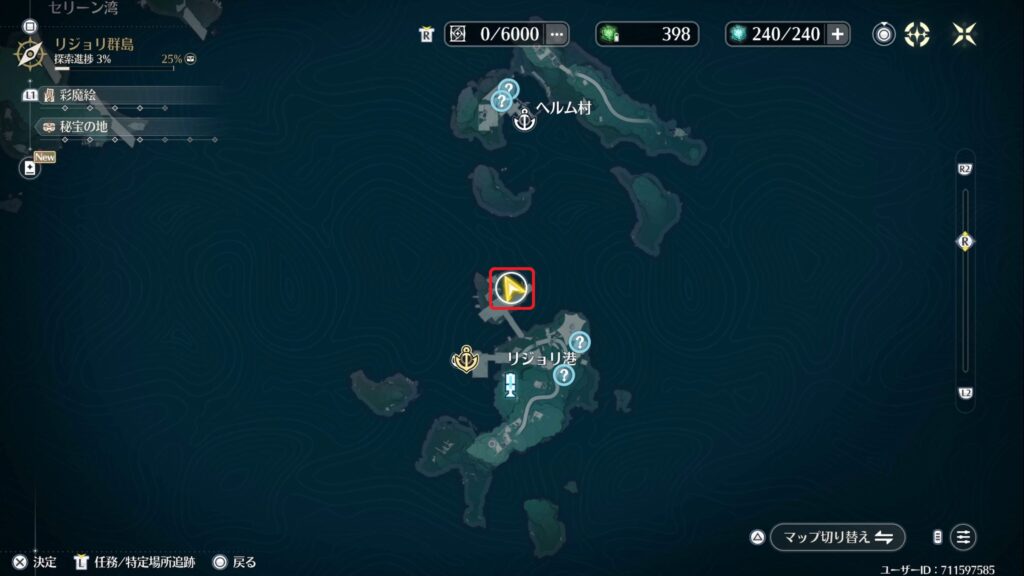Check the 25% exploration reward chest
The width and height of the screenshot is (1024, 576).
tap(190, 59)
